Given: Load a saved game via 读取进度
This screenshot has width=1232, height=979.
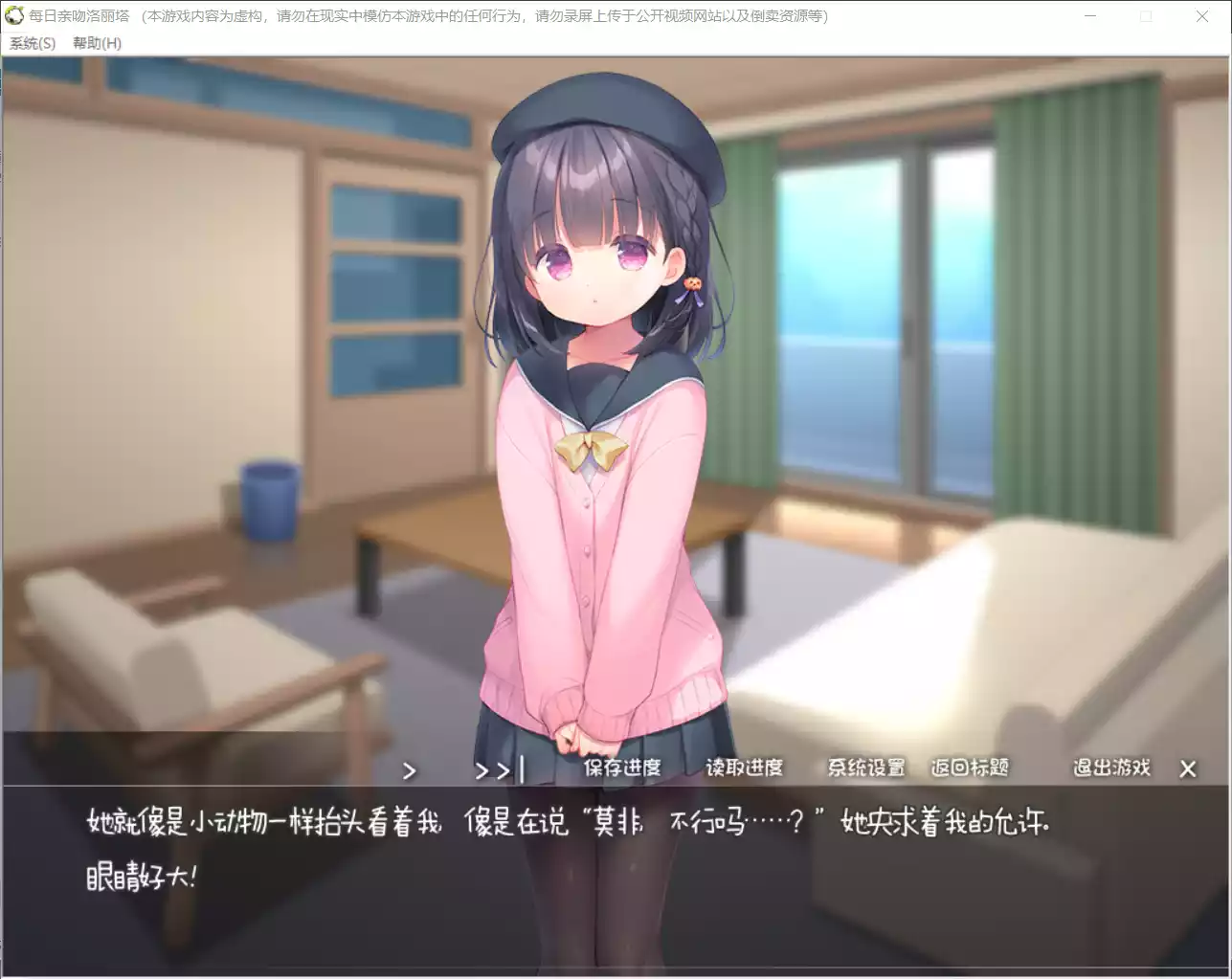Looking at the screenshot, I should (747, 768).
